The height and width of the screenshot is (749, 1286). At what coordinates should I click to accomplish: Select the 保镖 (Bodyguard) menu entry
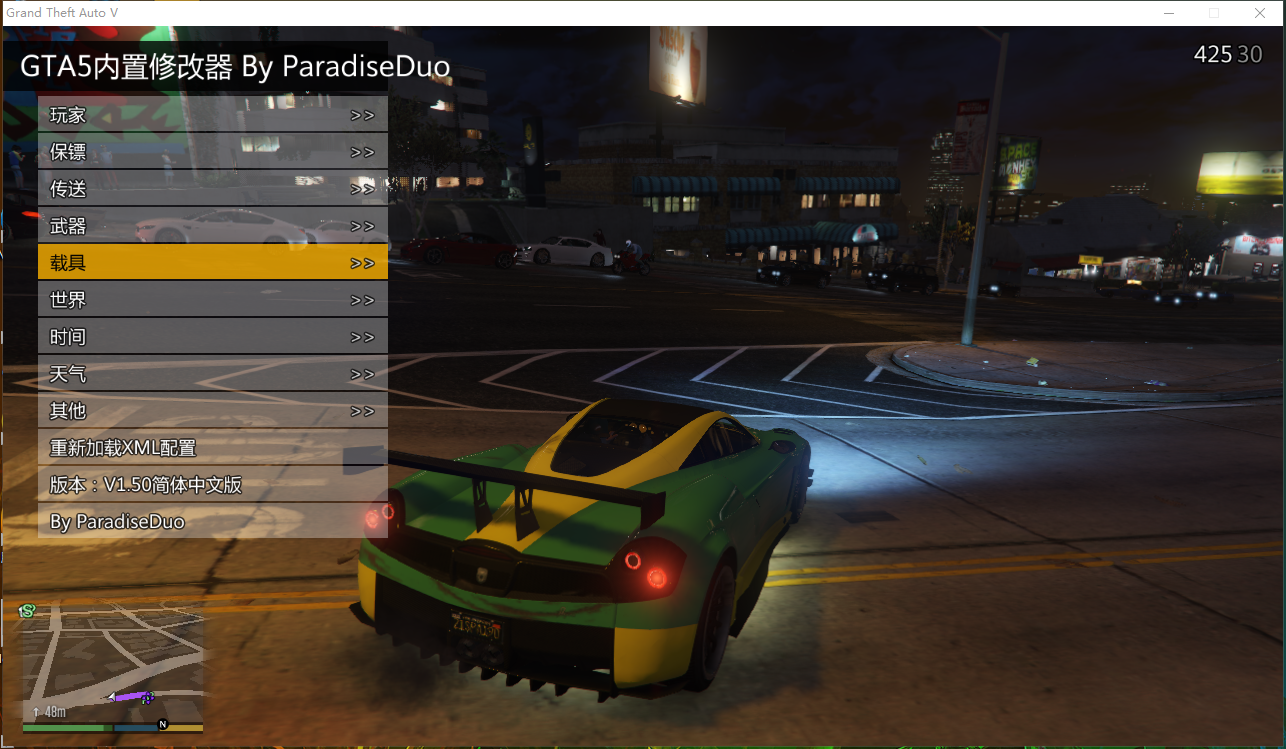[x=212, y=152]
